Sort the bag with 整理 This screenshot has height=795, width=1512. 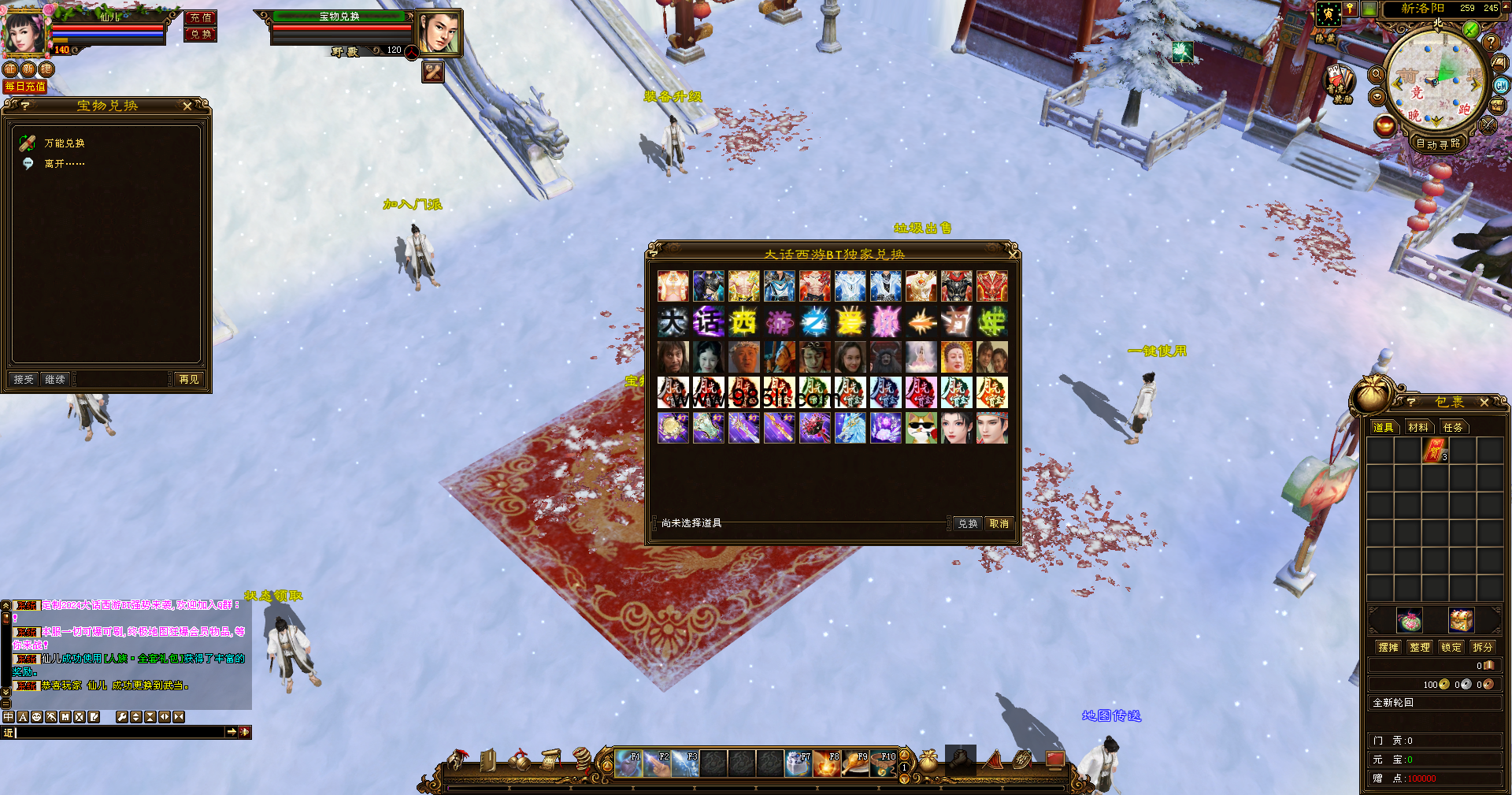(1420, 647)
